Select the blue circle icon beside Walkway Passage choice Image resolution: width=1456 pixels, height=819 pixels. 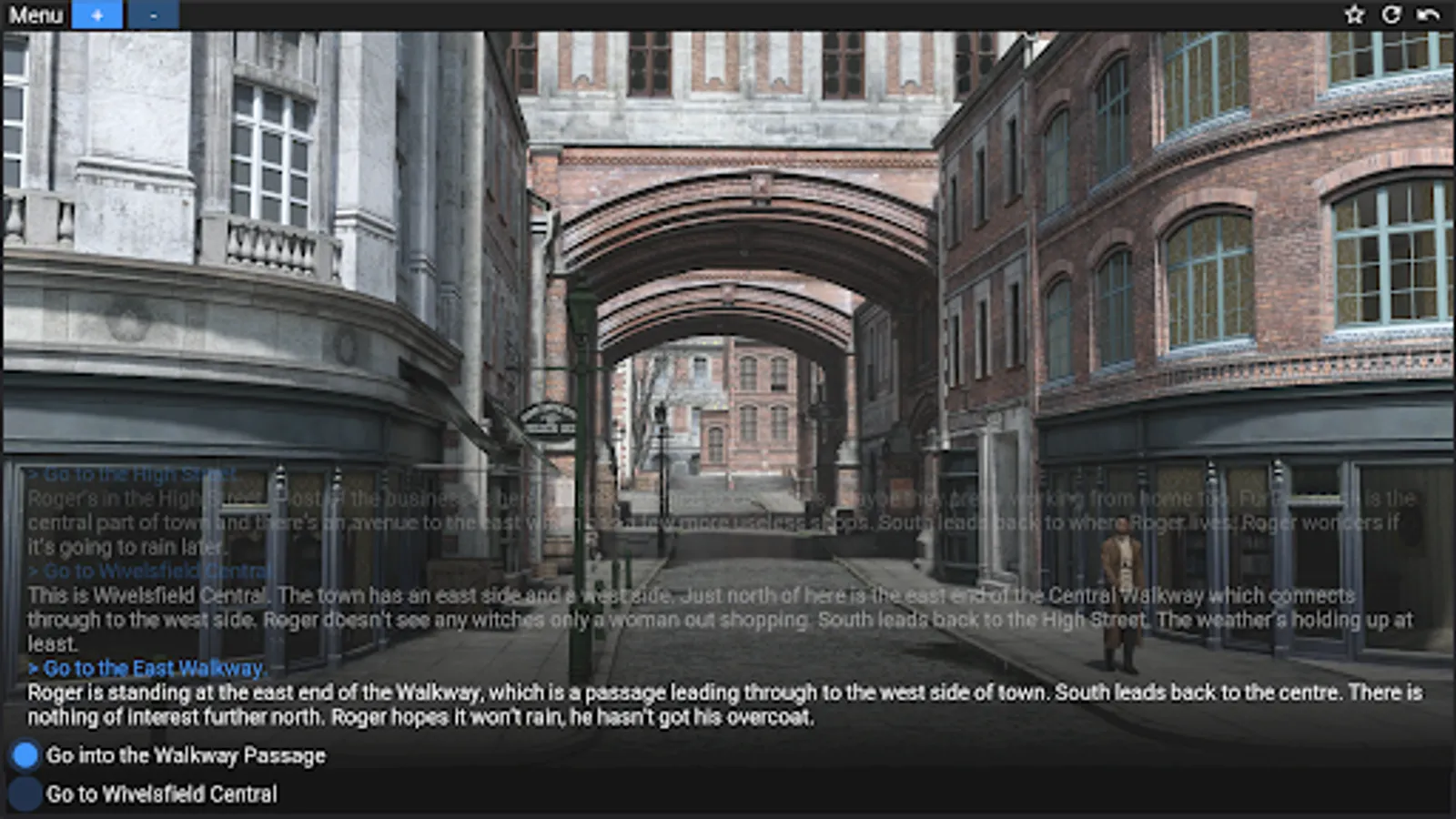25,754
